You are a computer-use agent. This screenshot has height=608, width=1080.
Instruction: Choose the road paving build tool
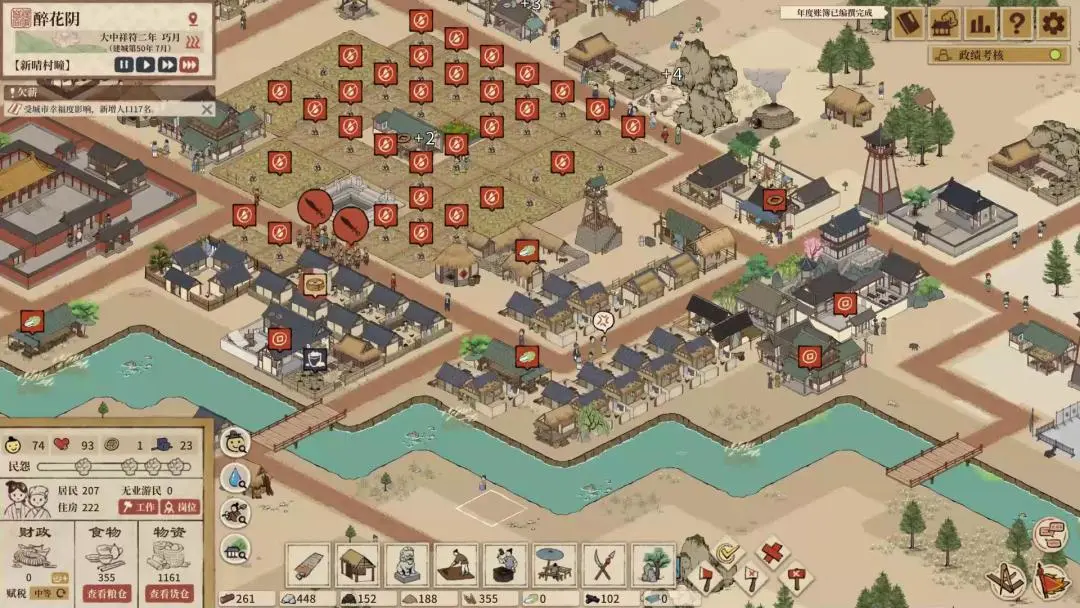pos(307,566)
